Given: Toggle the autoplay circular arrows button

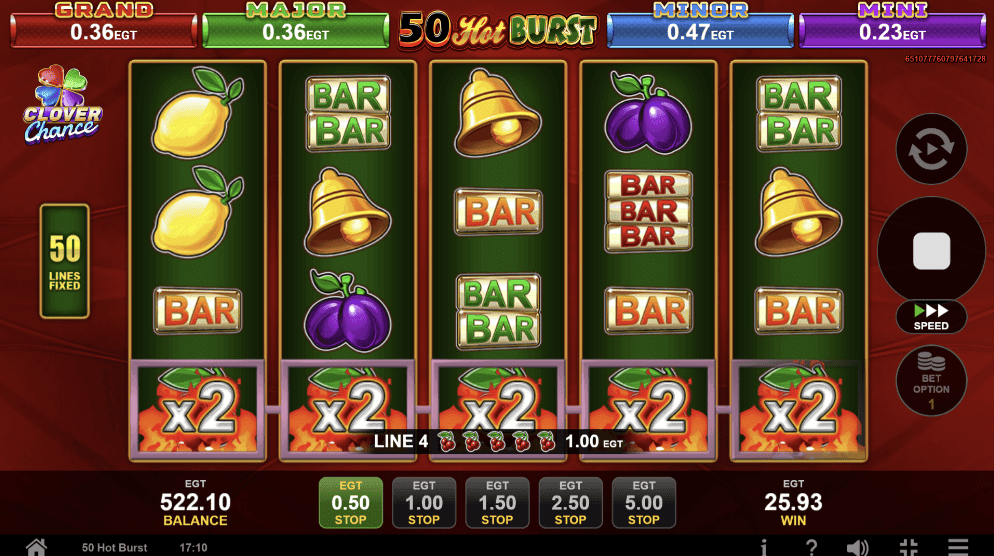Looking at the screenshot, I should (x=931, y=150).
